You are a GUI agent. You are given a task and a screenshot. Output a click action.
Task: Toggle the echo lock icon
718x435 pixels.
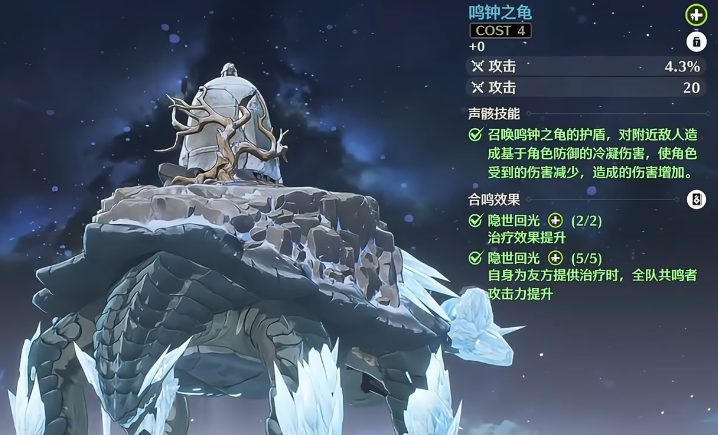(x=696, y=42)
